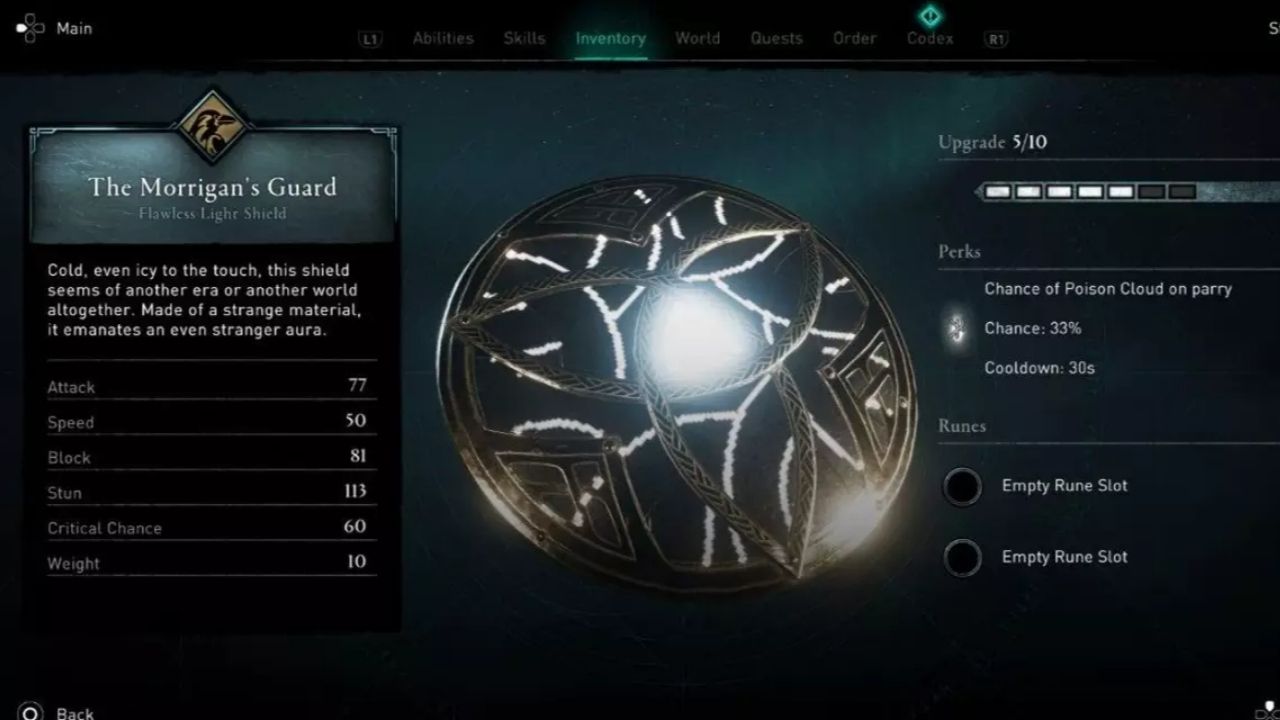
Task: Click the Upgrade 5/10 progress bar
Action: [1090, 188]
